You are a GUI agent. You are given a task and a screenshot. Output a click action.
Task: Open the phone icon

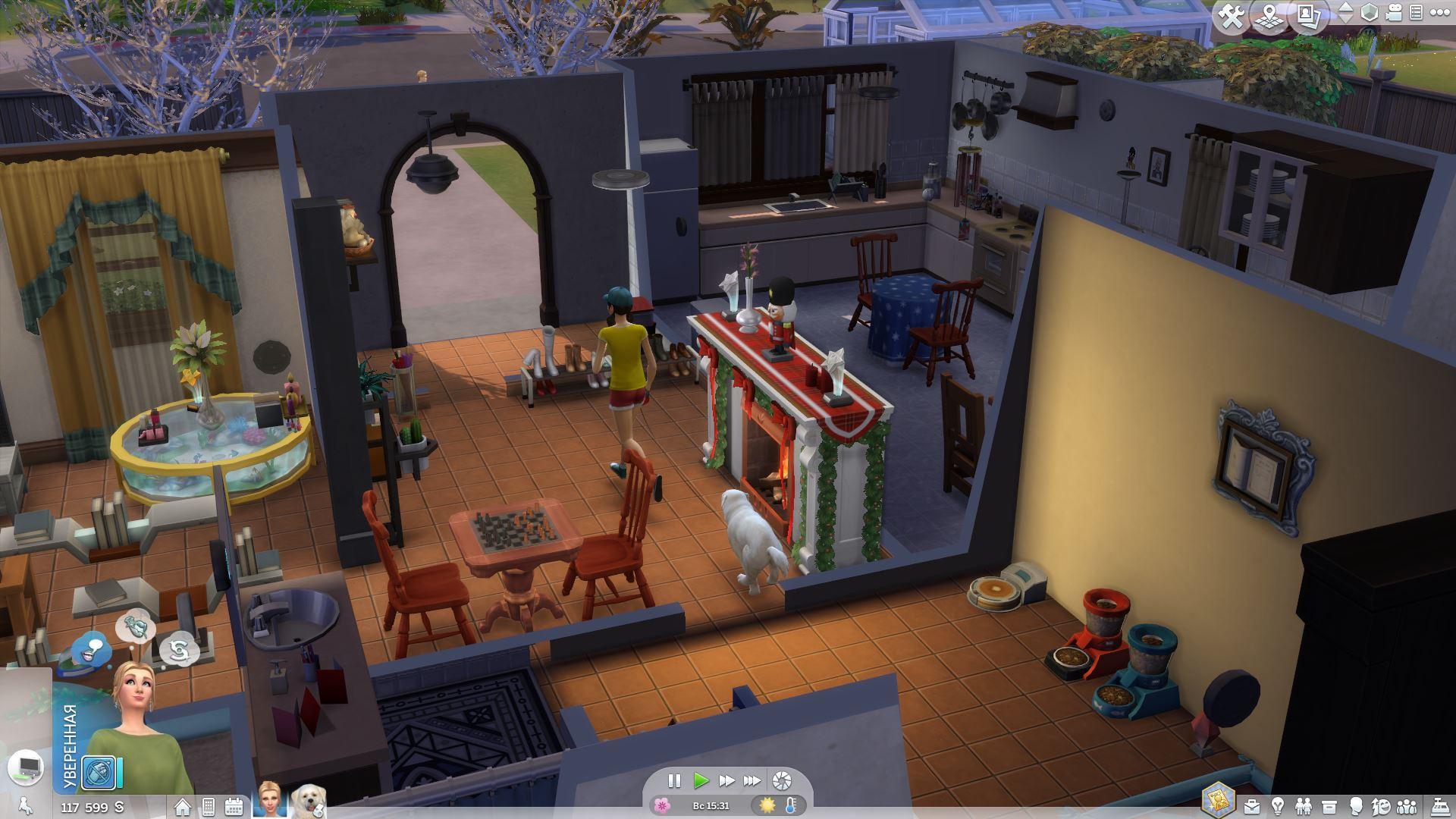click(x=208, y=807)
